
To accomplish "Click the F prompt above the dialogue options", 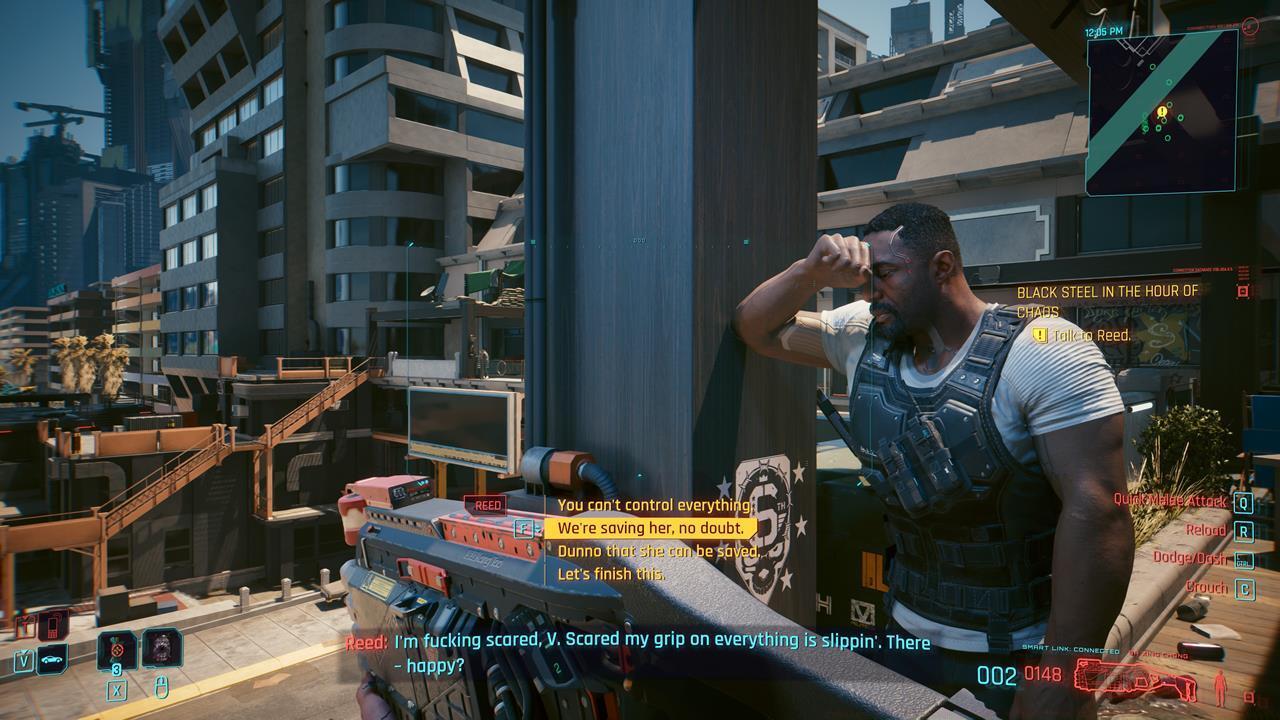I will point(524,527).
